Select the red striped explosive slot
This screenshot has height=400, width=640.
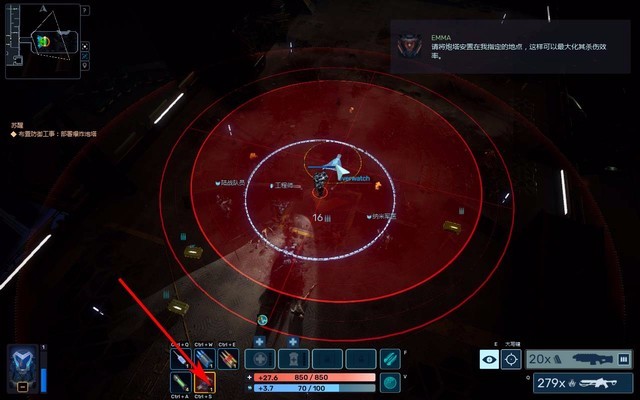(228, 359)
